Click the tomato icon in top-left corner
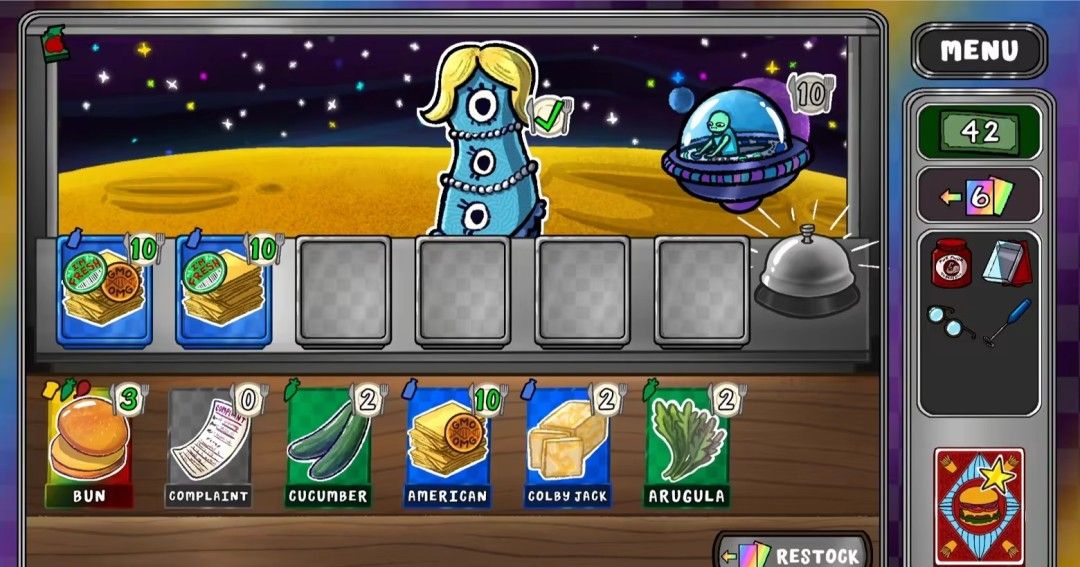The height and width of the screenshot is (567, 1080). point(55,44)
